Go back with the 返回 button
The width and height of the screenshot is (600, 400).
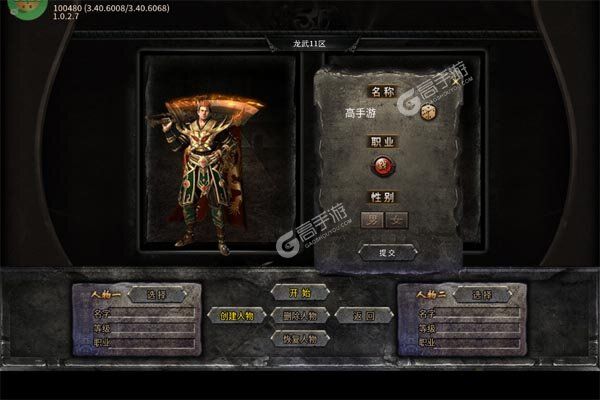click(x=357, y=315)
